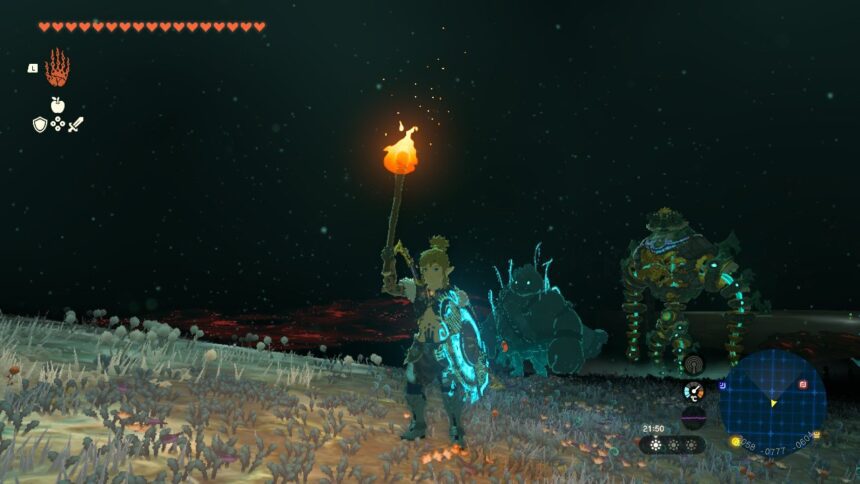
Task: Open the apple quick-item slot
Action: click(57, 104)
